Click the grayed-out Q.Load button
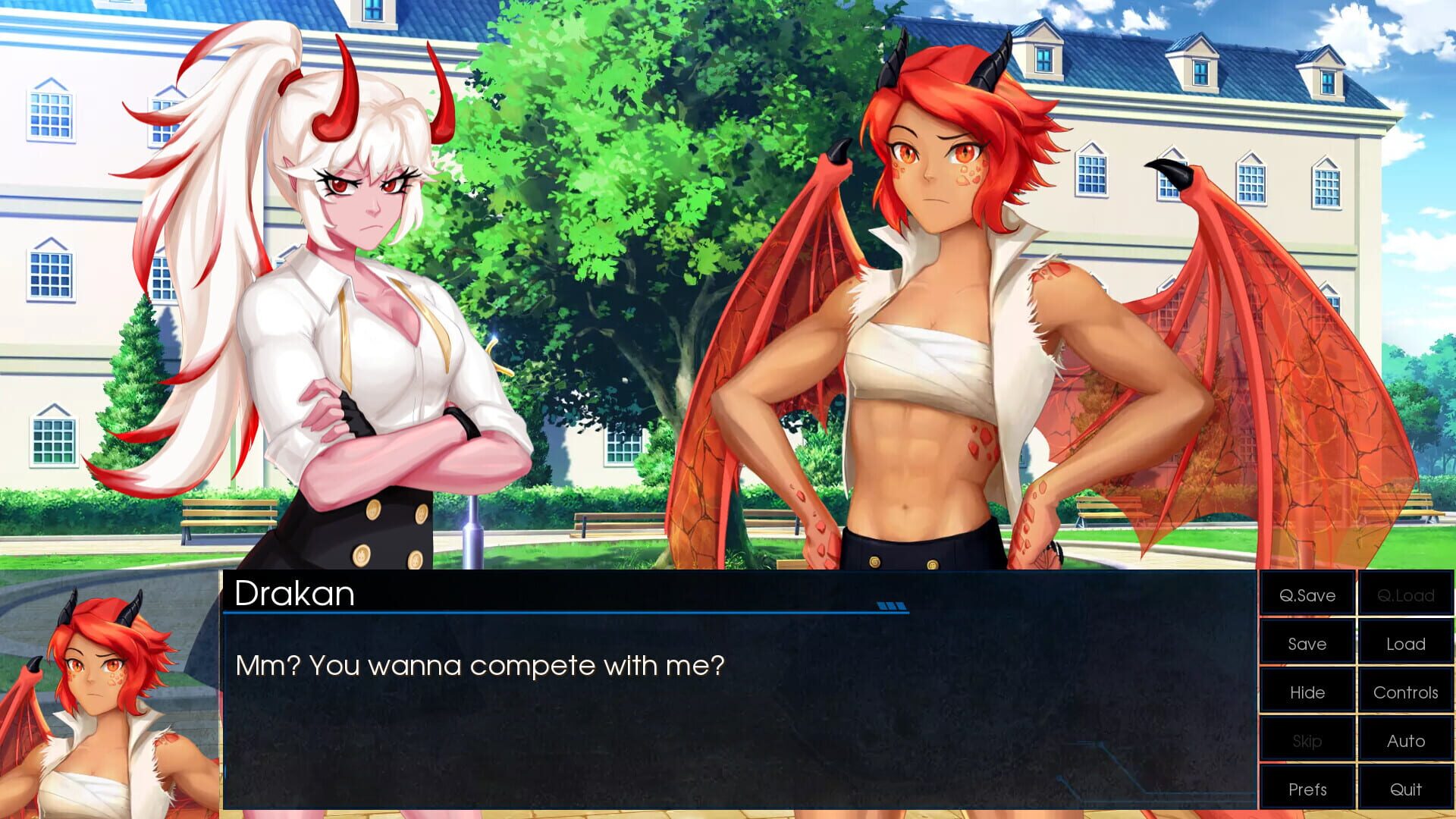Screen dimensions: 1456x819 [x=1405, y=595]
